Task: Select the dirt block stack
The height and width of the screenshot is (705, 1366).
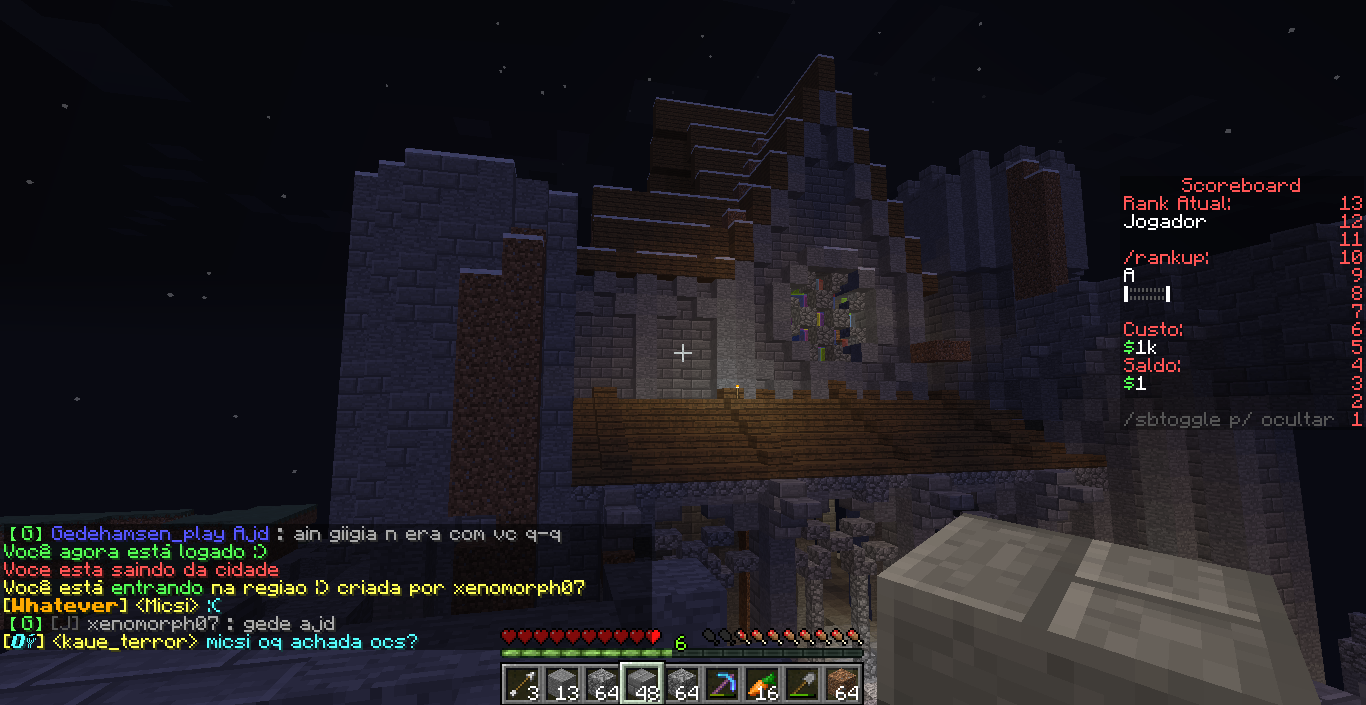Action: (842, 683)
